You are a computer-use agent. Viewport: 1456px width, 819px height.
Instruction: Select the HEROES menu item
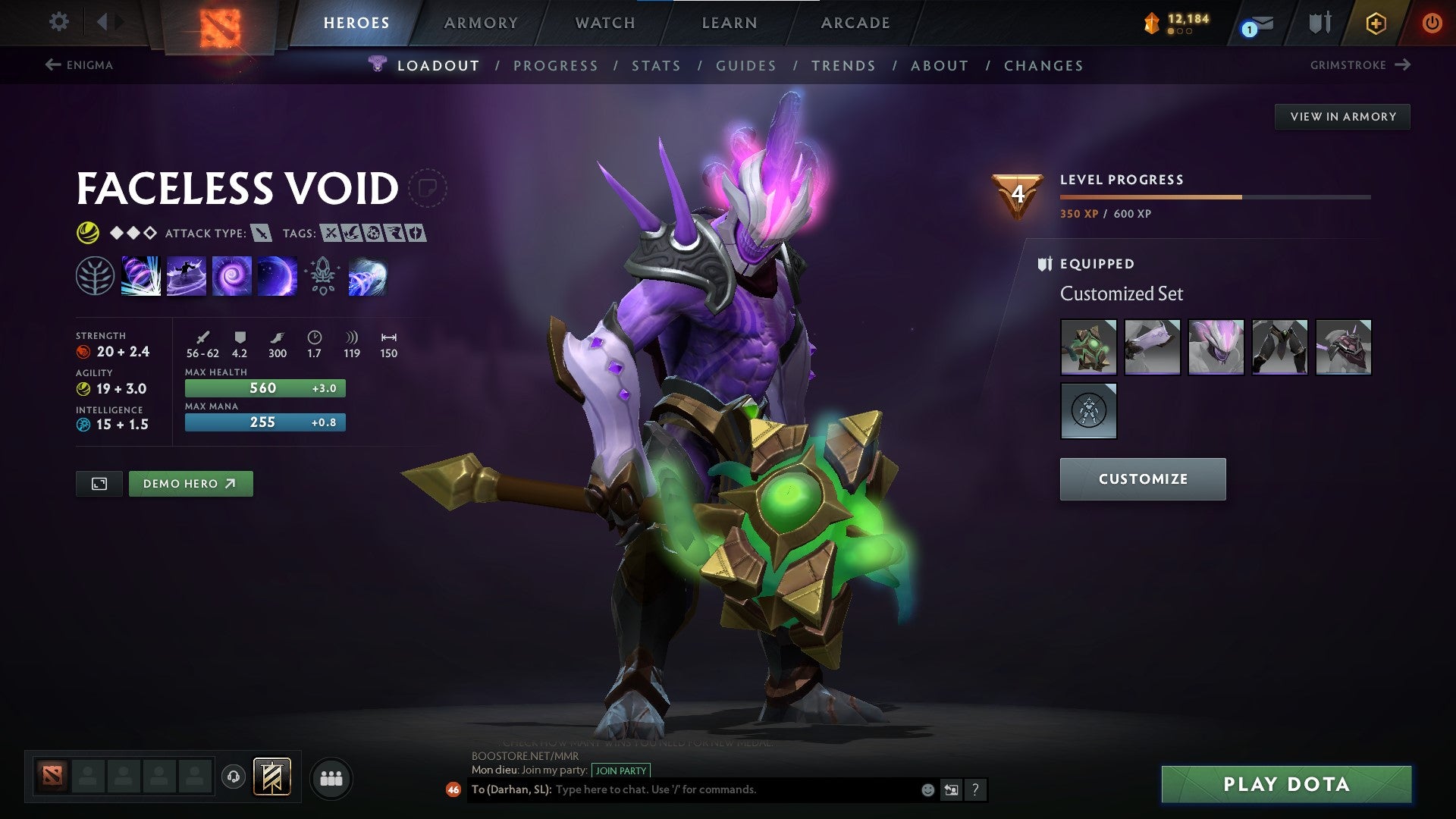pyautogui.click(x=356, y=23)
